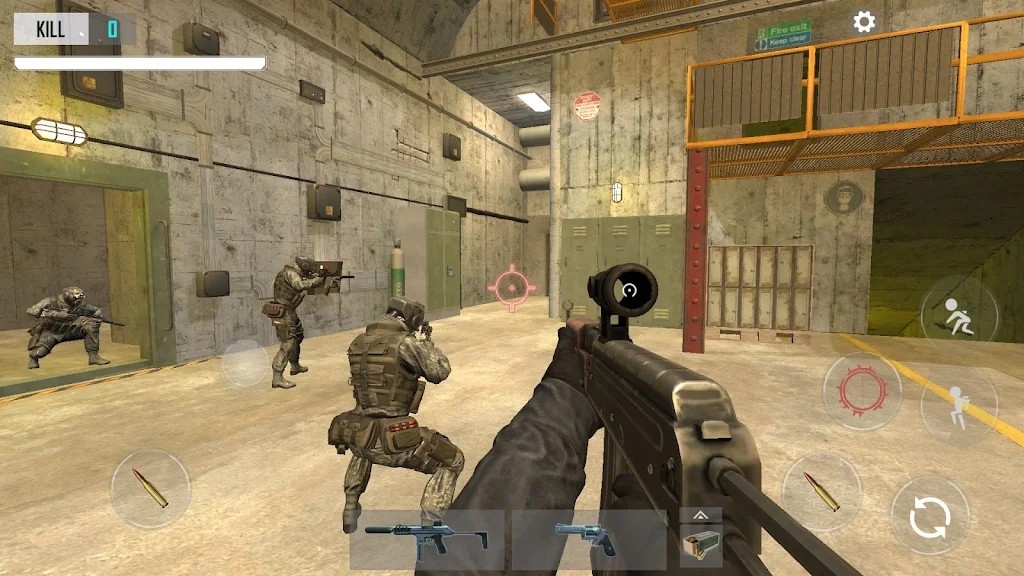Screen dimensions: 1024x576
Task: Select the ammo box item slot
Action: [x=700, y=546]
